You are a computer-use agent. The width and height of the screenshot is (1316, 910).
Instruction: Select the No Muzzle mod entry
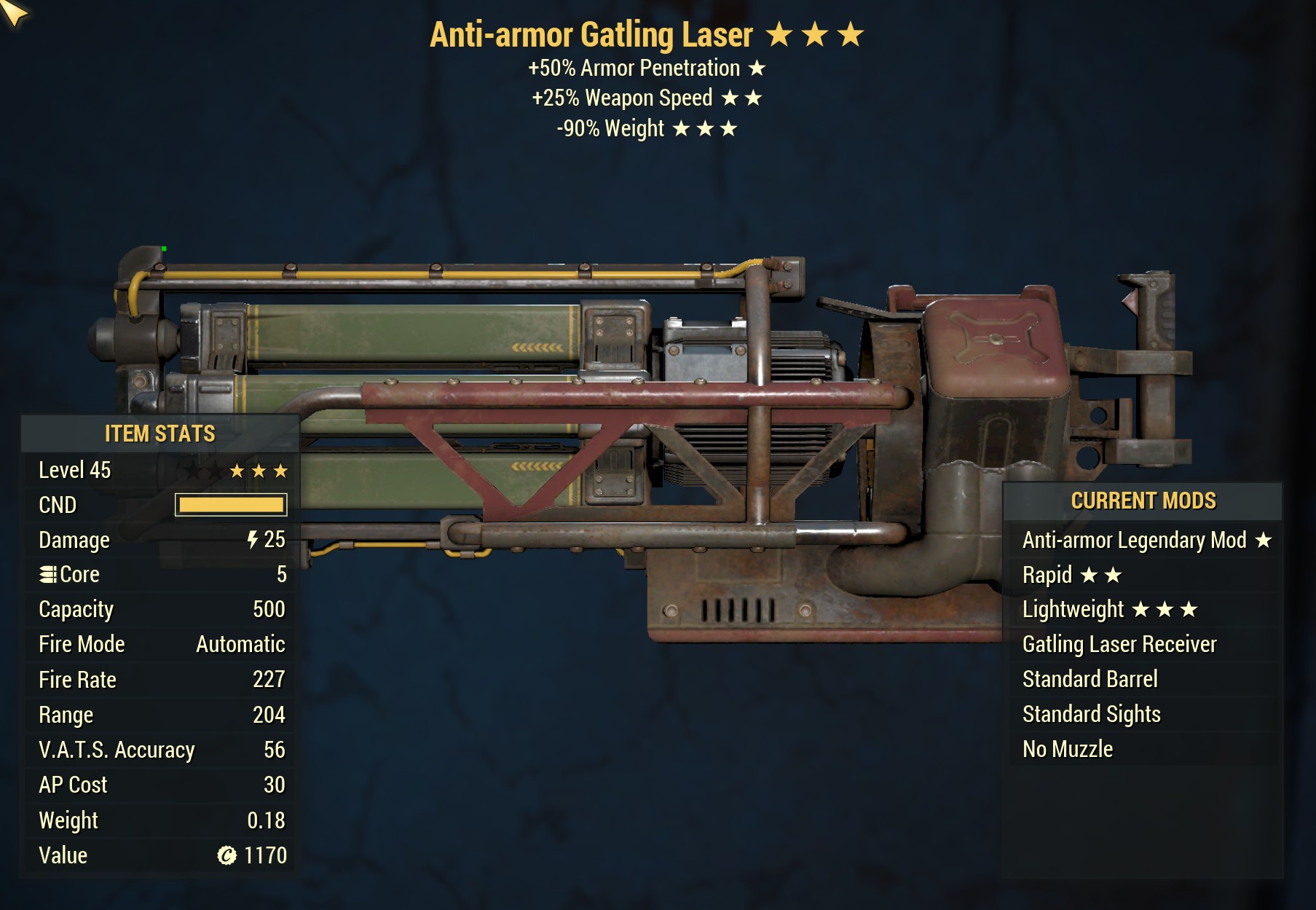pyautogui.click(x=1067, y=748)
